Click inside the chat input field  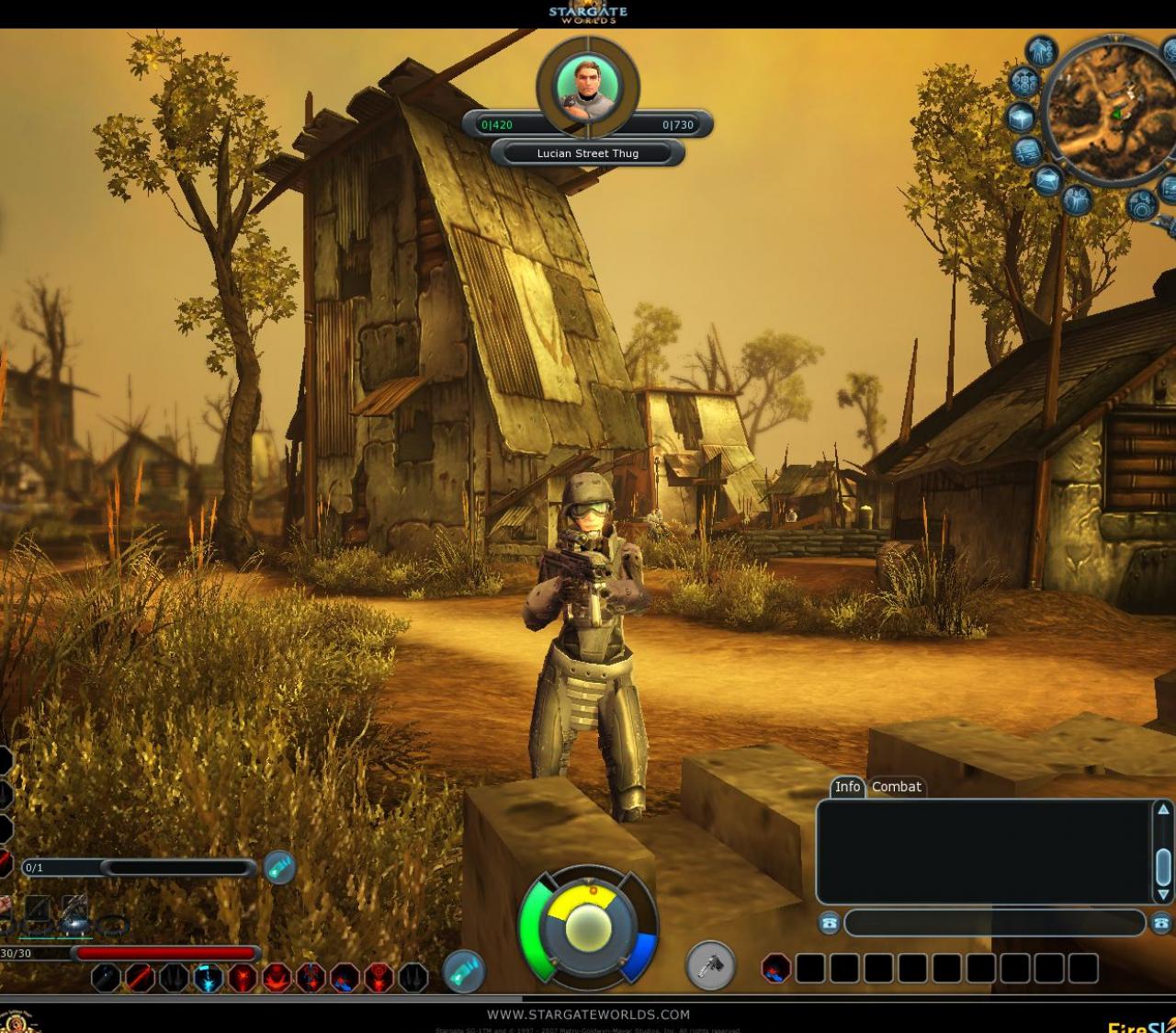(992, 924)
